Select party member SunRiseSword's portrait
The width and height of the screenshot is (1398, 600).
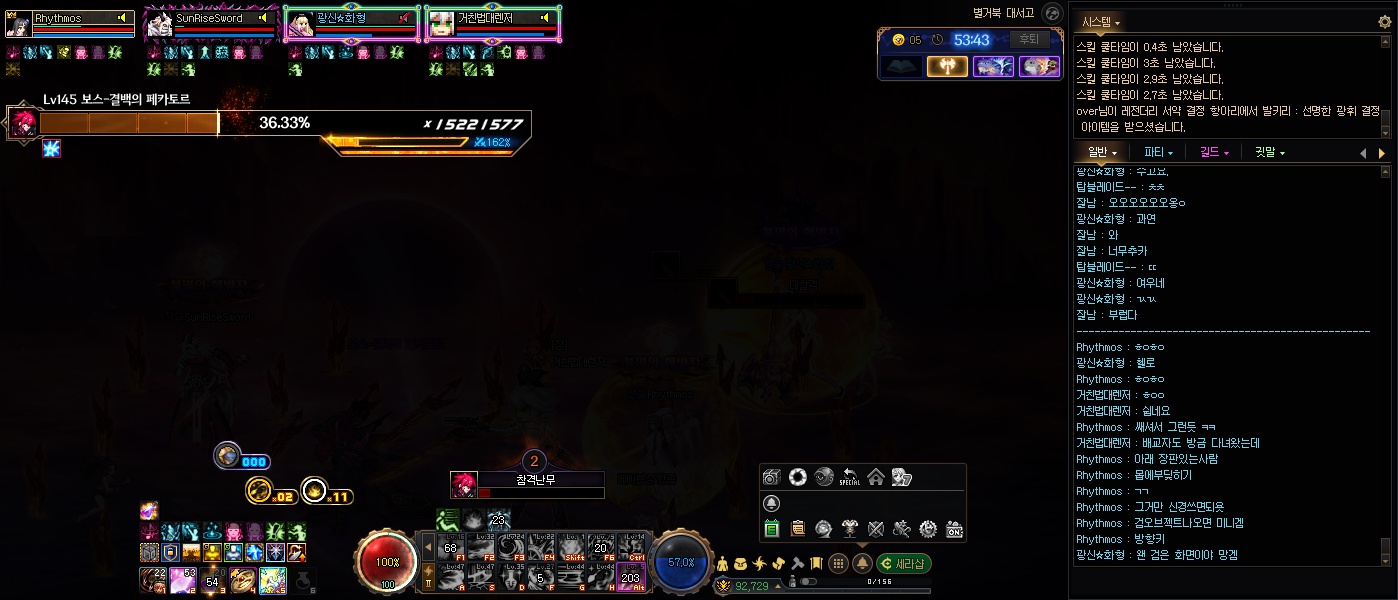coord(160,24)
